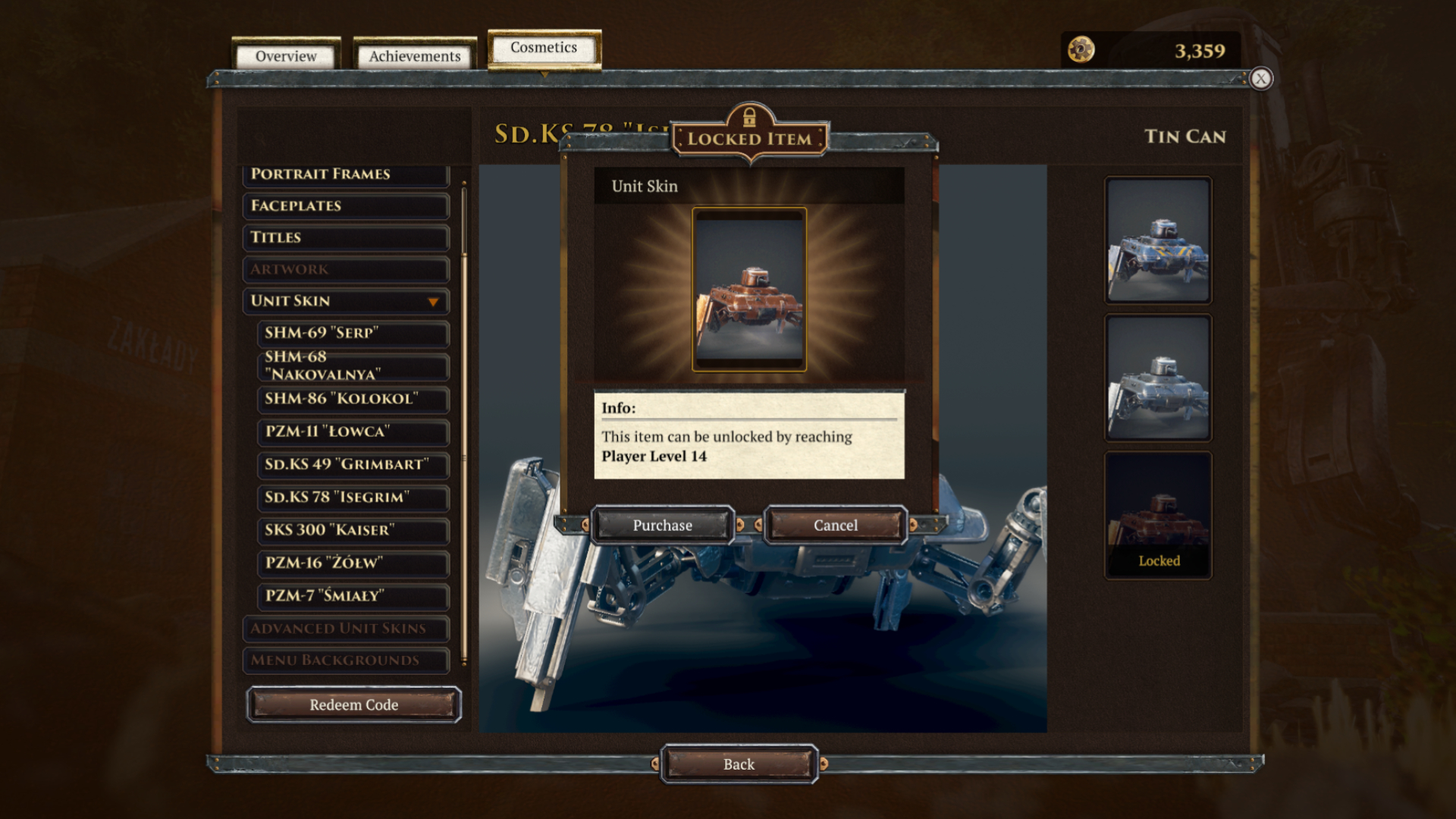
Task: Choose SHM-86 "Kolokol" from the list
Action: [x=353, y=399]
